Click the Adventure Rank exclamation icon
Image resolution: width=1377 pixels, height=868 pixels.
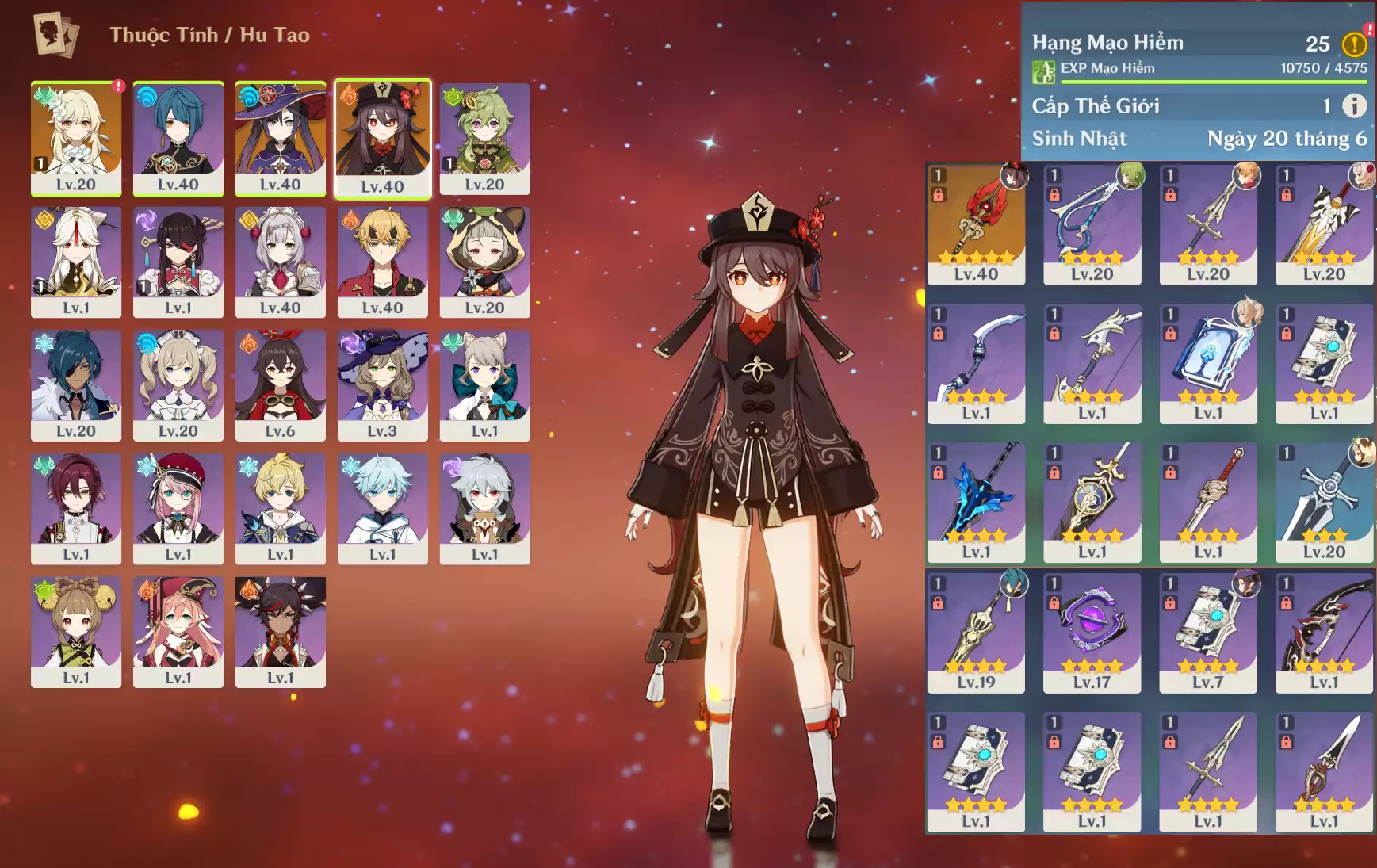pos(1354,44)
